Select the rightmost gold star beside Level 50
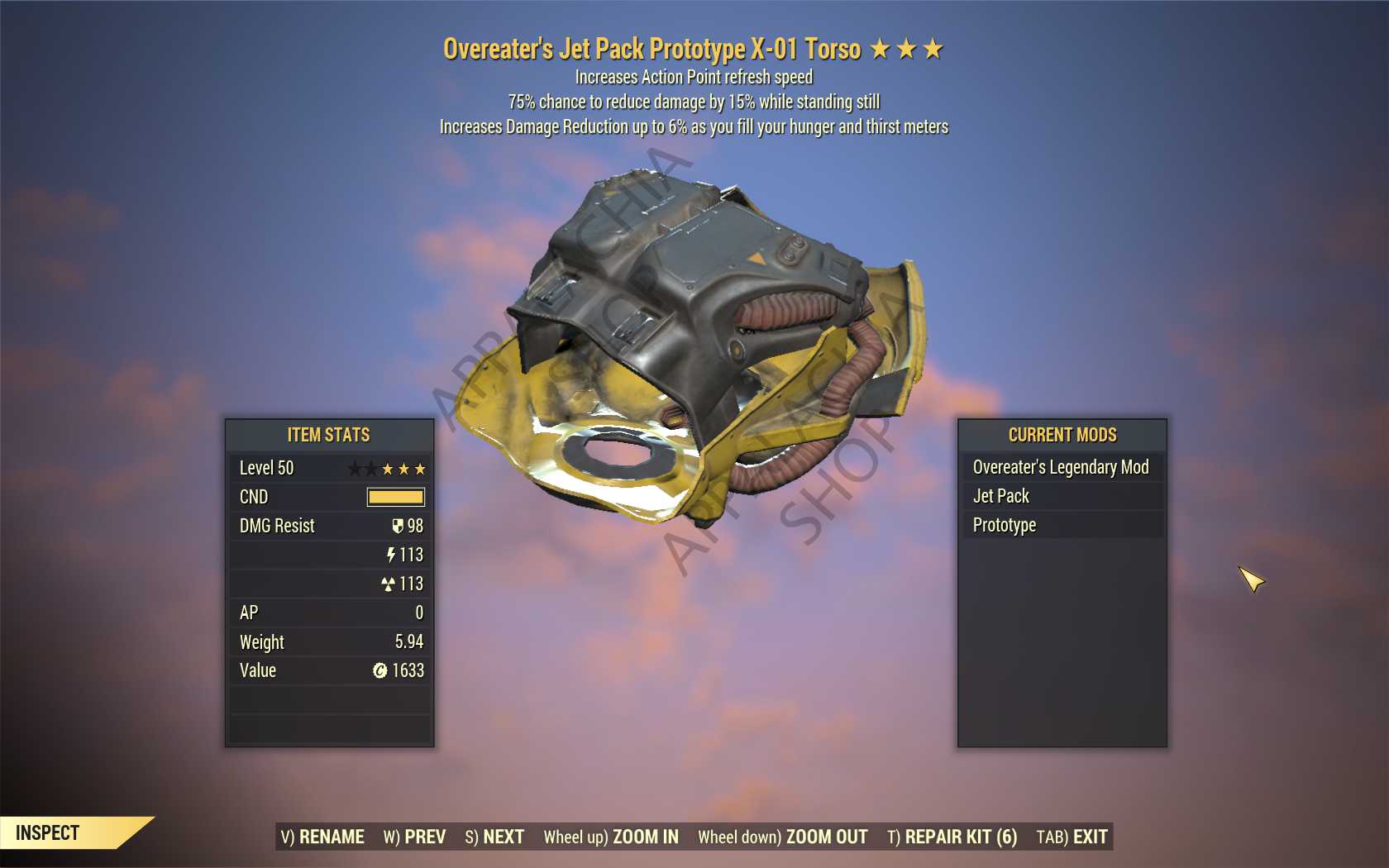The width and height of the screenshot is (1389, 868). 420,469
